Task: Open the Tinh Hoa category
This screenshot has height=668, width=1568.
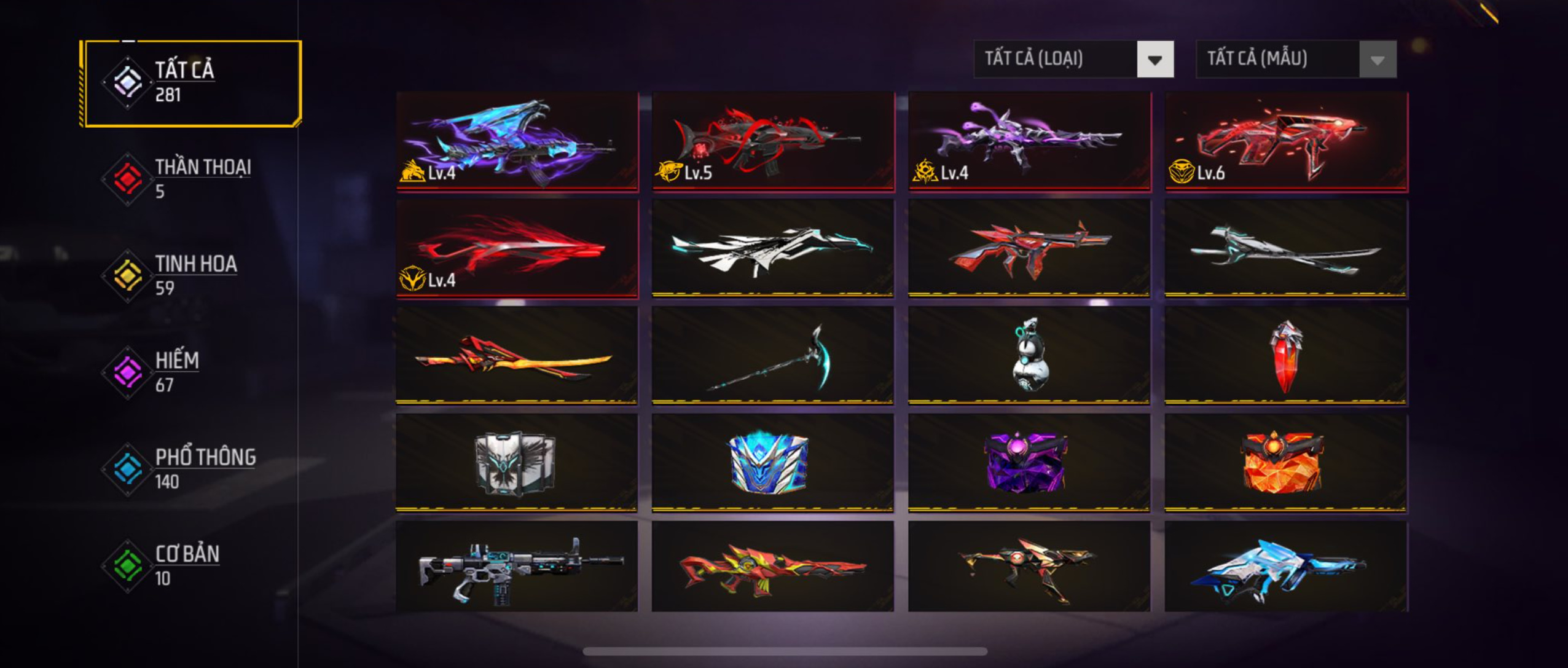Action: [190, 275]
